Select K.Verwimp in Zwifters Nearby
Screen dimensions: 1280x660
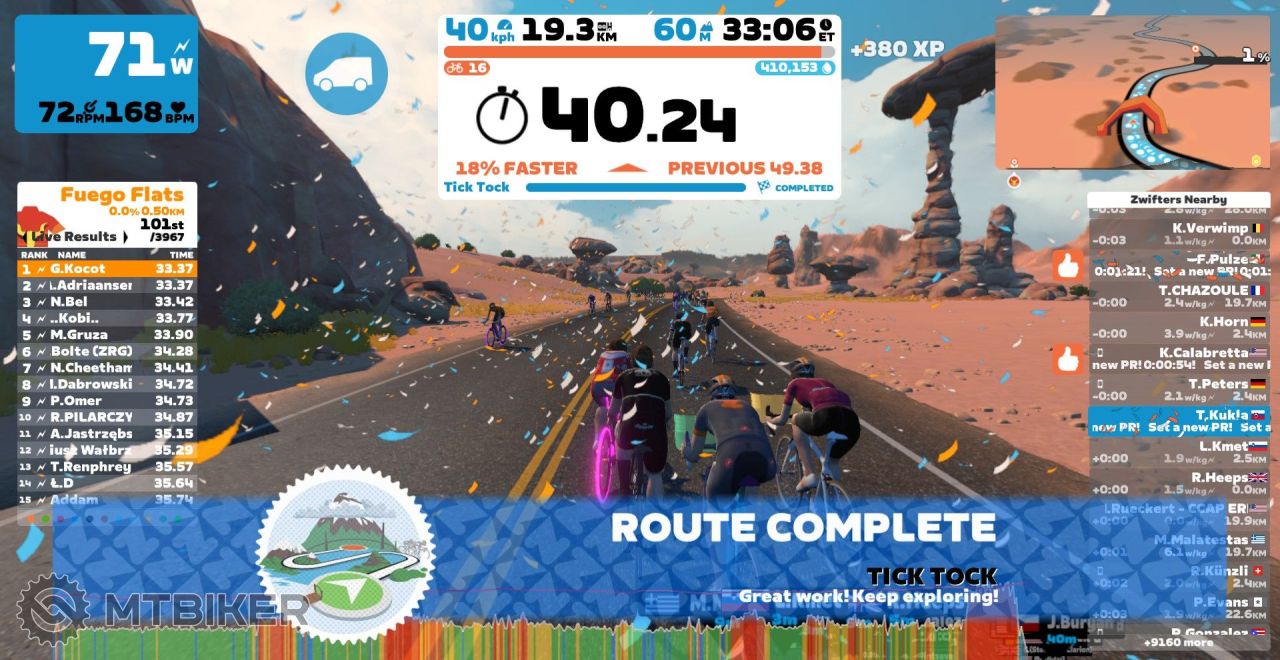click(1178, 234)
